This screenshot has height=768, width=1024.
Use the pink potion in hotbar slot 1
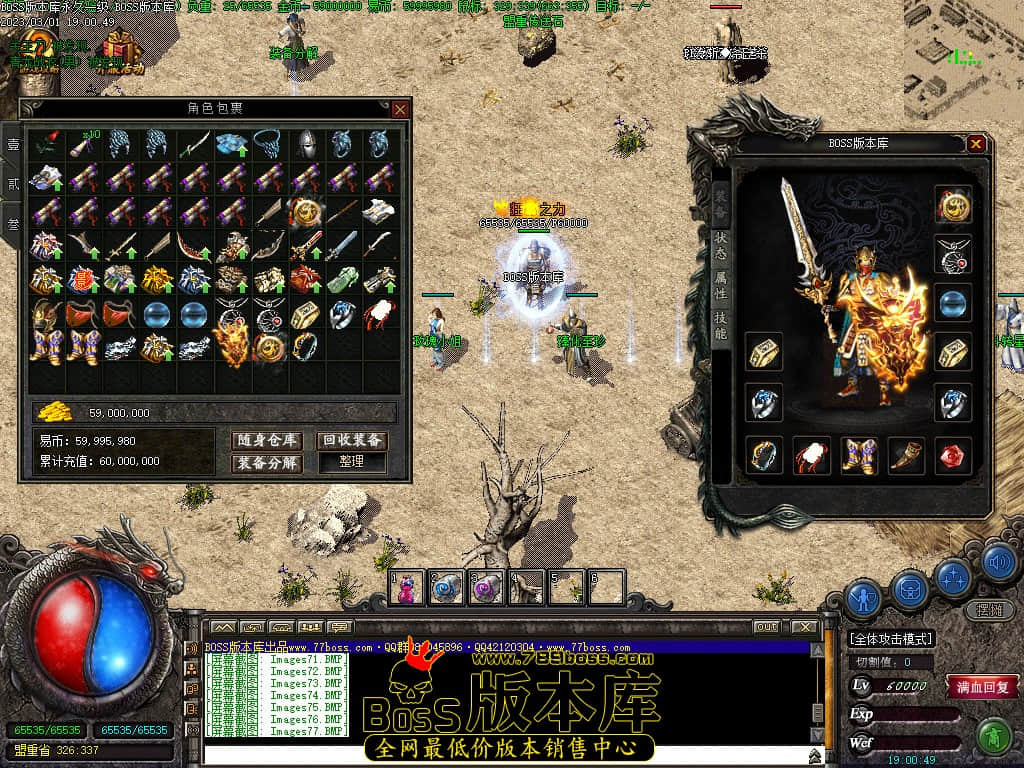click(408, 588)
